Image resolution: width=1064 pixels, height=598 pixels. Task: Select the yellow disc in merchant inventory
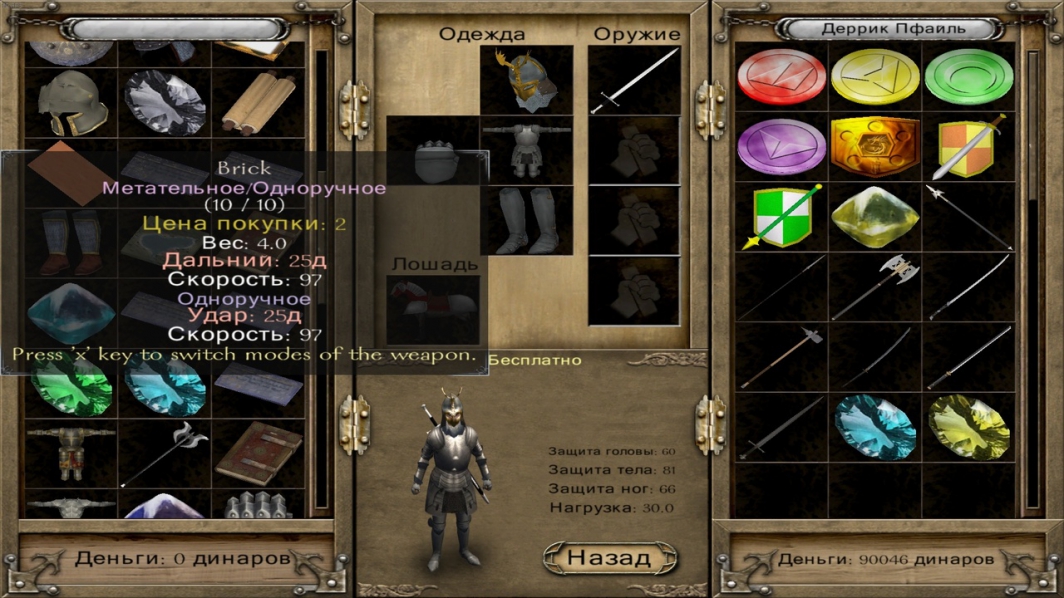coord(875,77)
